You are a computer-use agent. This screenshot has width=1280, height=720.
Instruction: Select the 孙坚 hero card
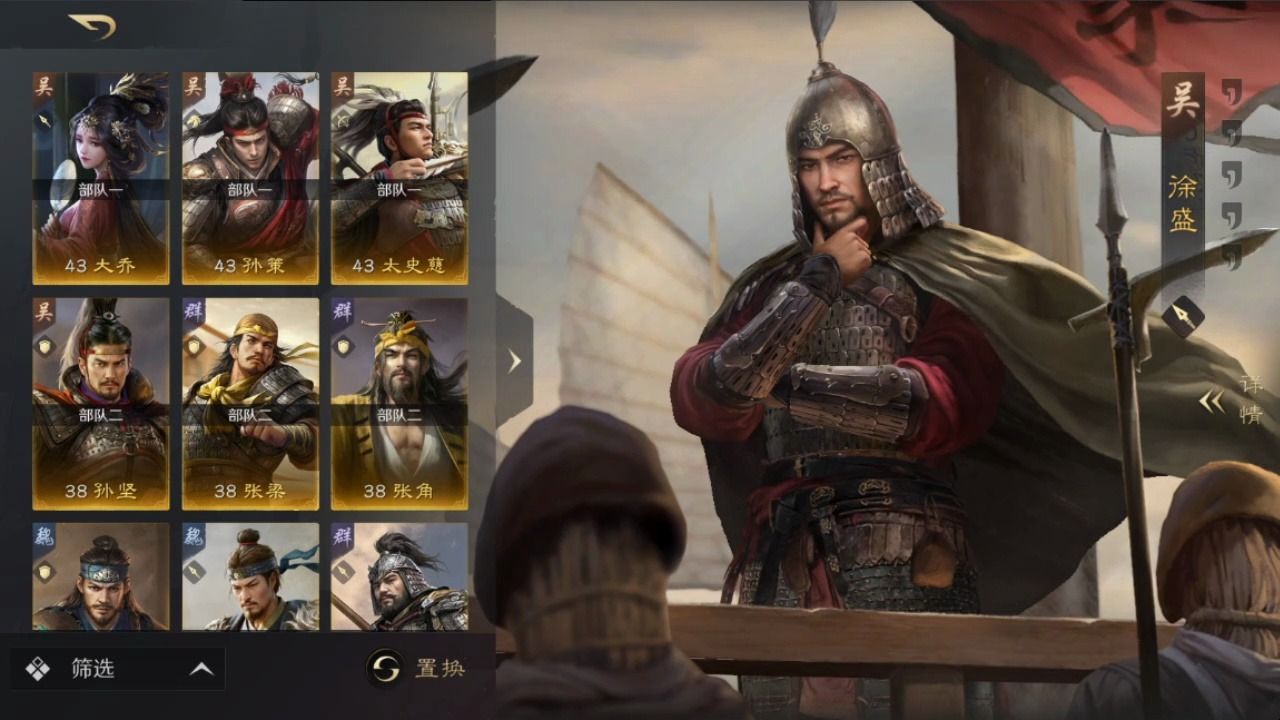click(x=100, y=403)
